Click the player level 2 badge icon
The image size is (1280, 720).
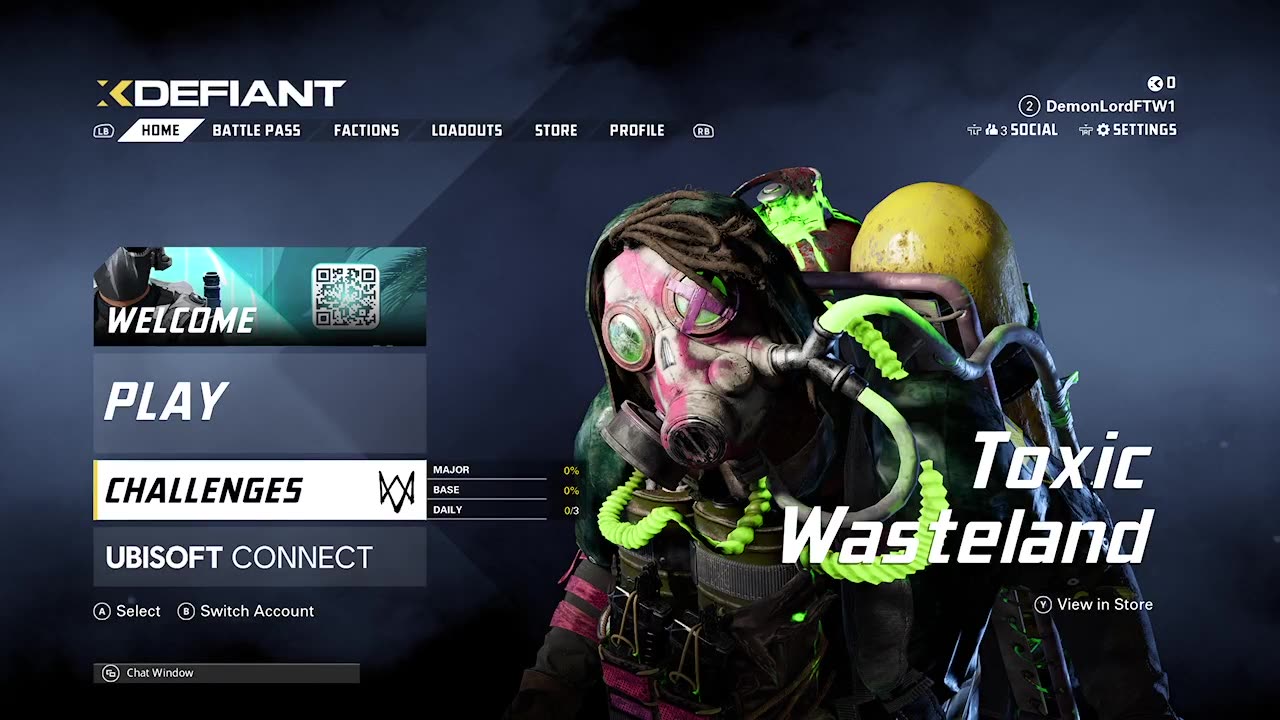[1028, 105]
